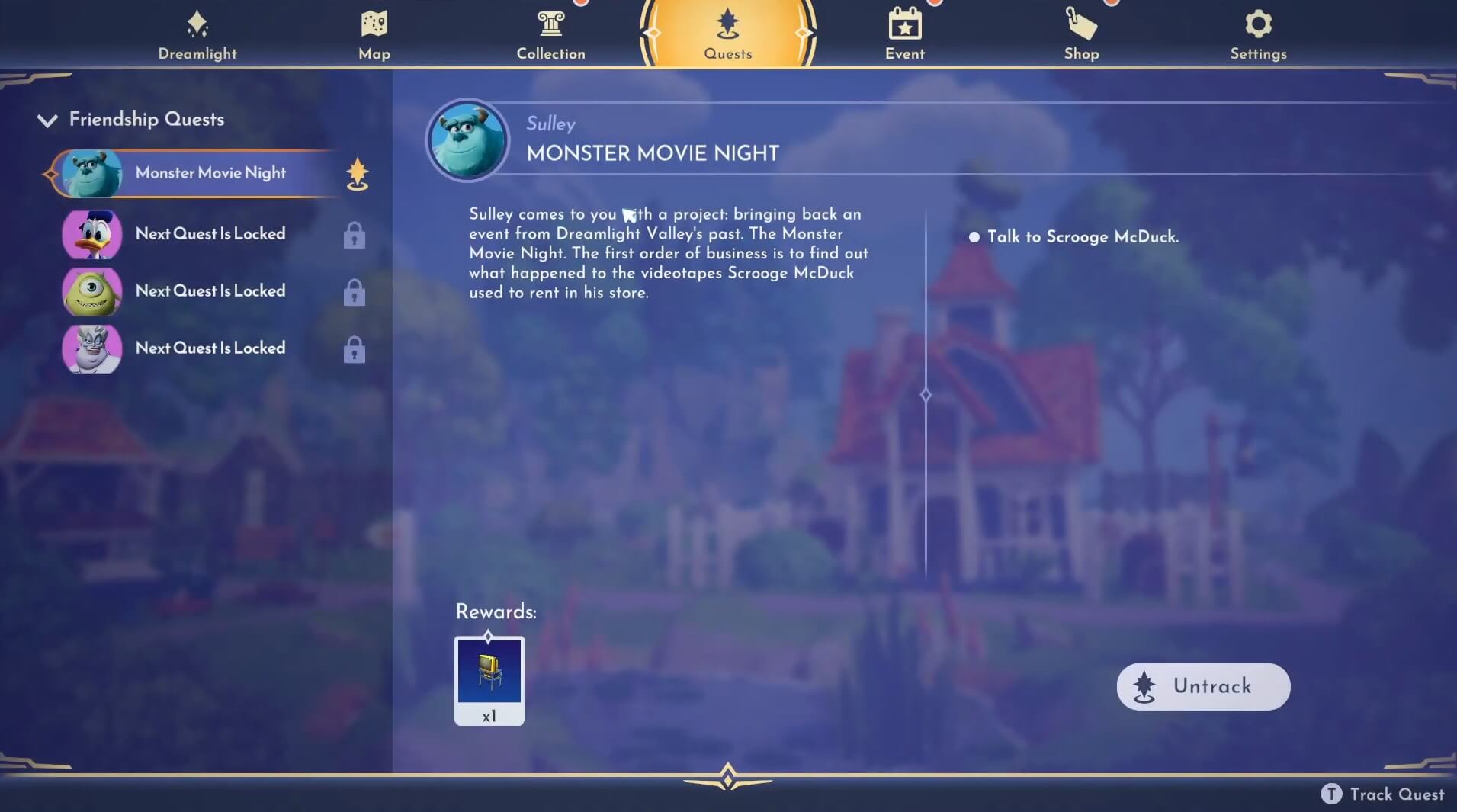Screen dimensions: 1457x812
Task: Click the lock icon on Donald's quest
Action: 355,235
